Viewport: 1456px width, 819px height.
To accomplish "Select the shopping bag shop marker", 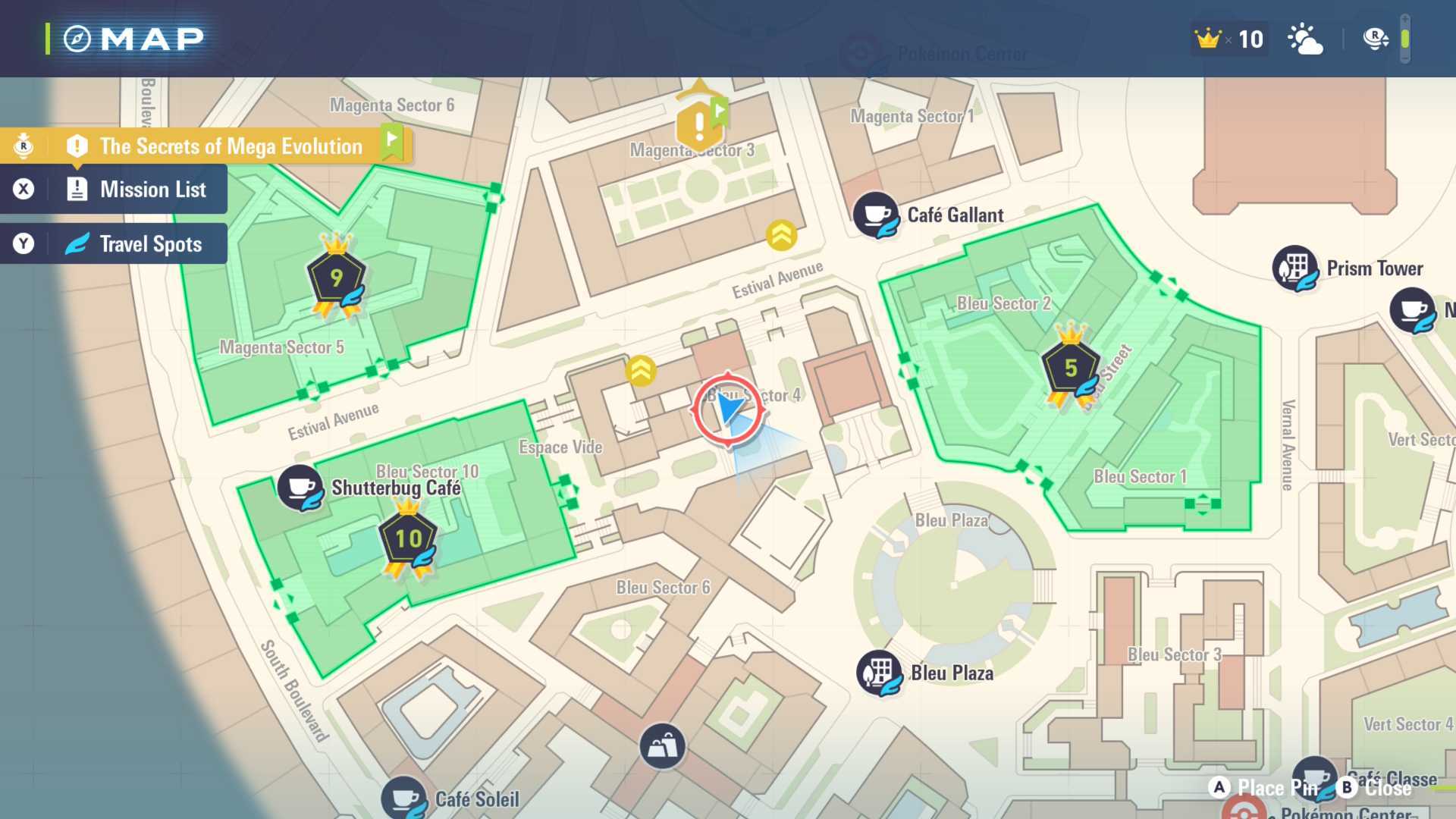I will tap(662, 746).
